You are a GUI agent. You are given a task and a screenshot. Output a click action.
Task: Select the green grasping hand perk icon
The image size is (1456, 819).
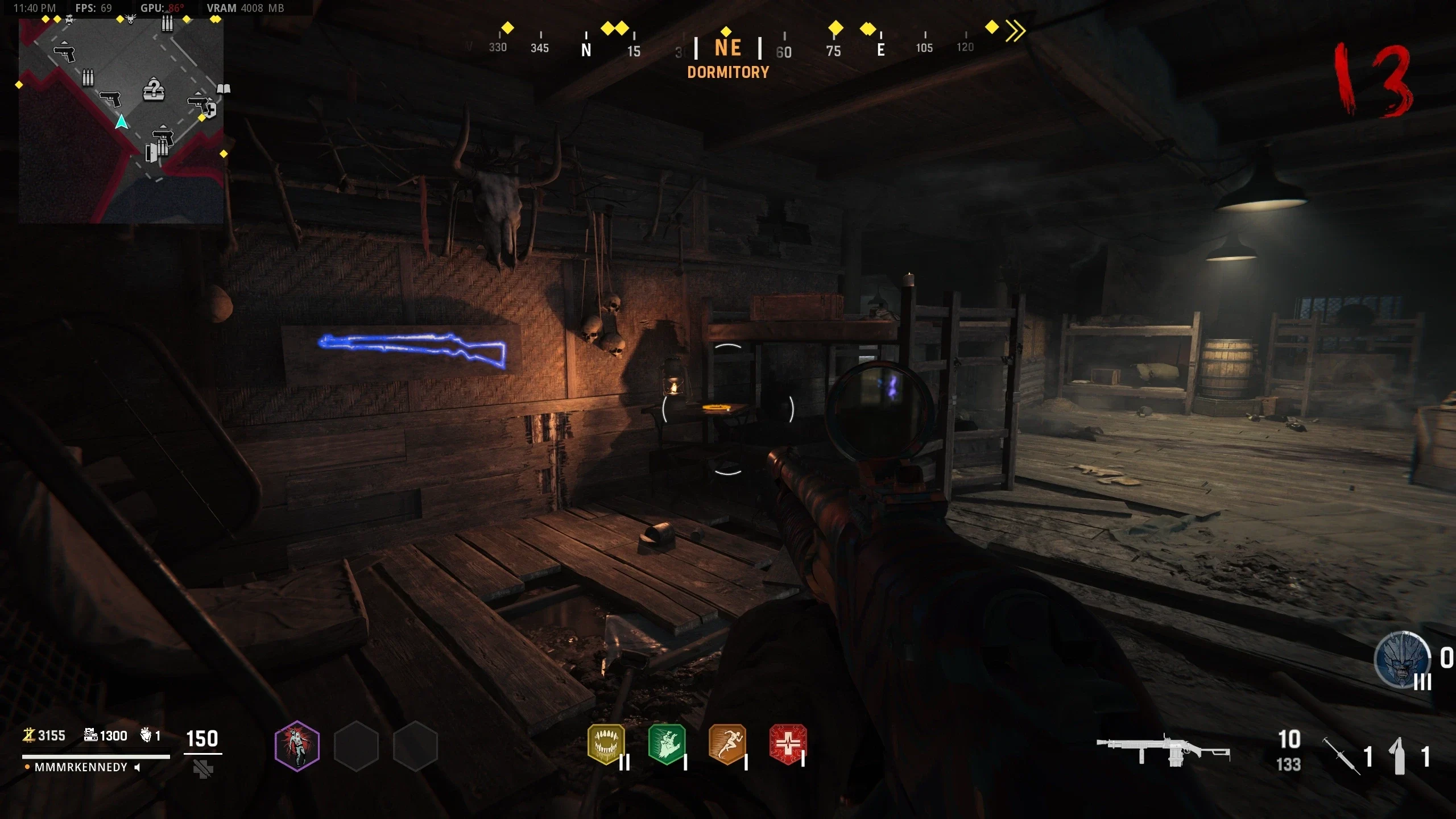[667, 744]
